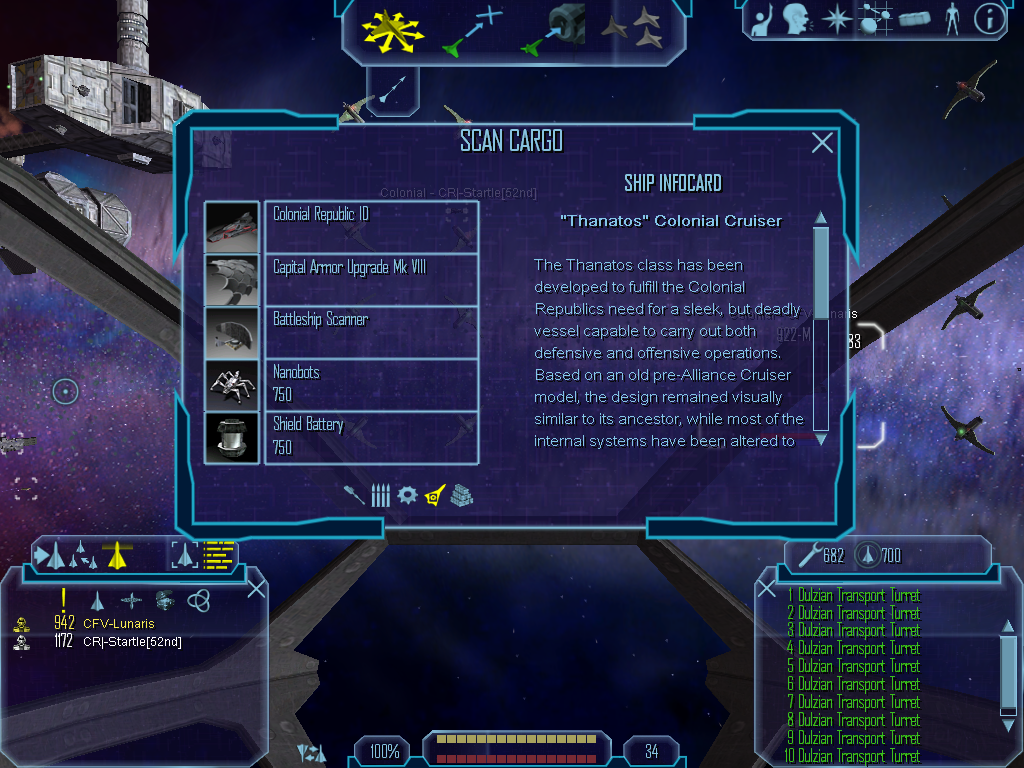Activate the Go To maneuver icon
Image resolution: width=1024 pixels, height=768 pixels.
[472, 30]
